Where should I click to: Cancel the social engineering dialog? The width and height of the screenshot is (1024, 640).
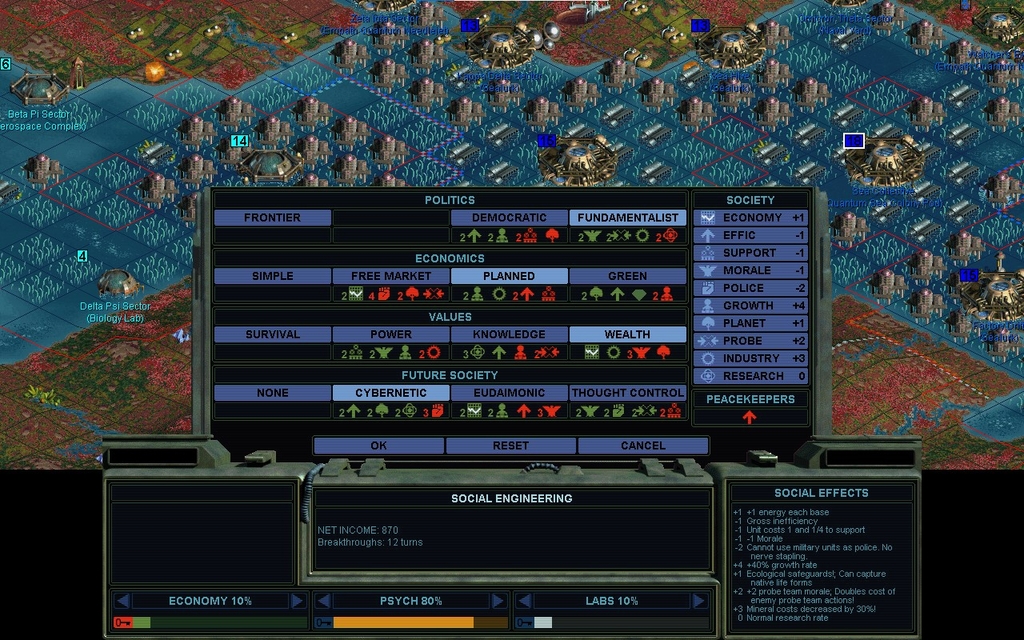[x=643, y=446]
